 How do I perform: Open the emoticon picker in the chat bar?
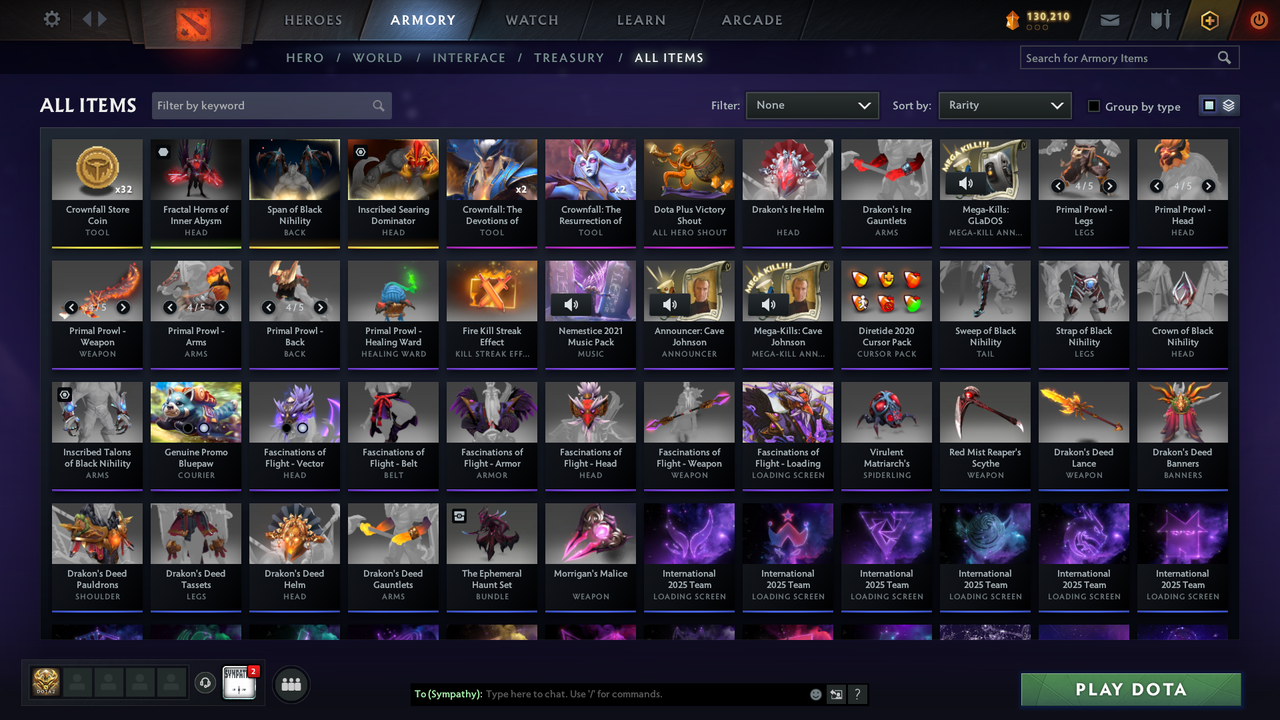click(x=818, y=693)
